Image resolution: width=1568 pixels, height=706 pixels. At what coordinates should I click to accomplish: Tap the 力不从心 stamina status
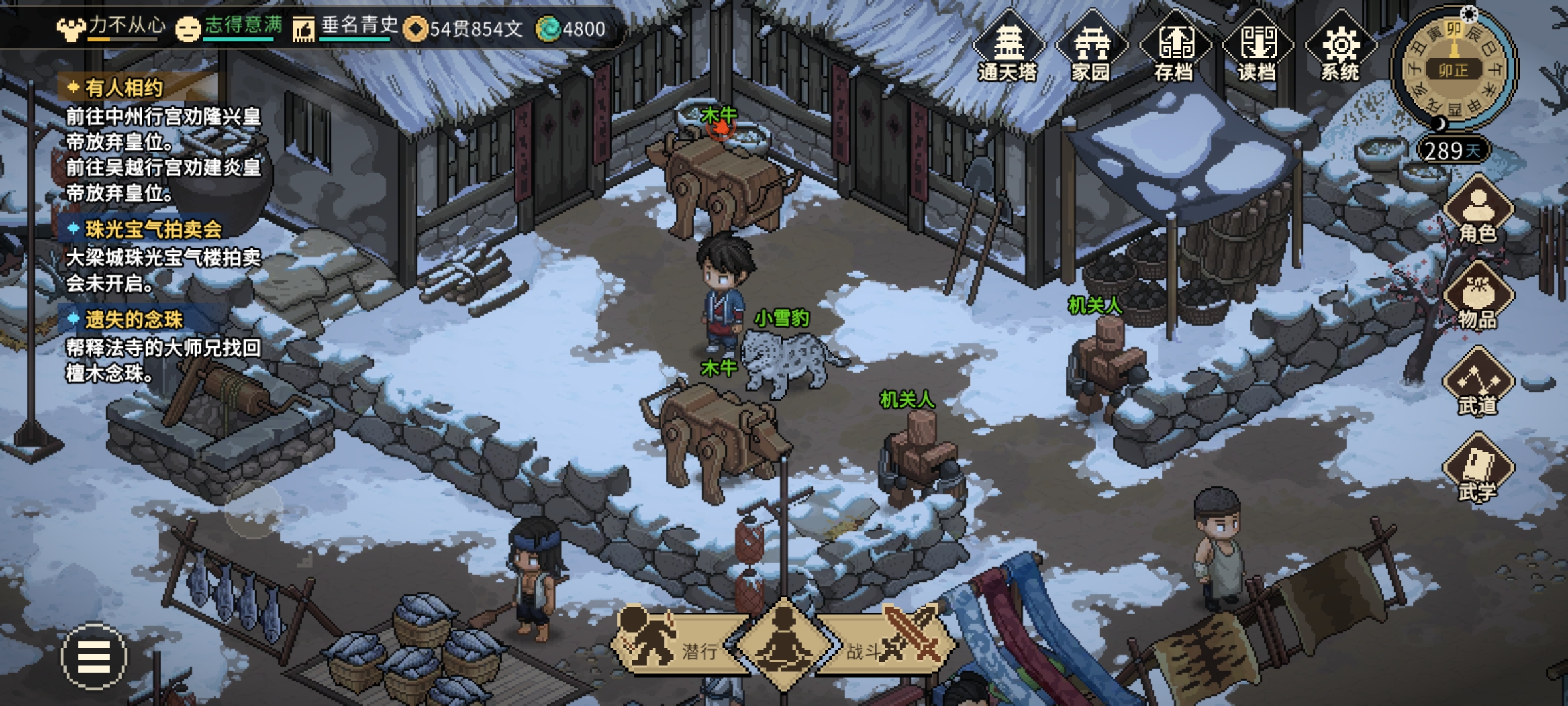[112, 27]
